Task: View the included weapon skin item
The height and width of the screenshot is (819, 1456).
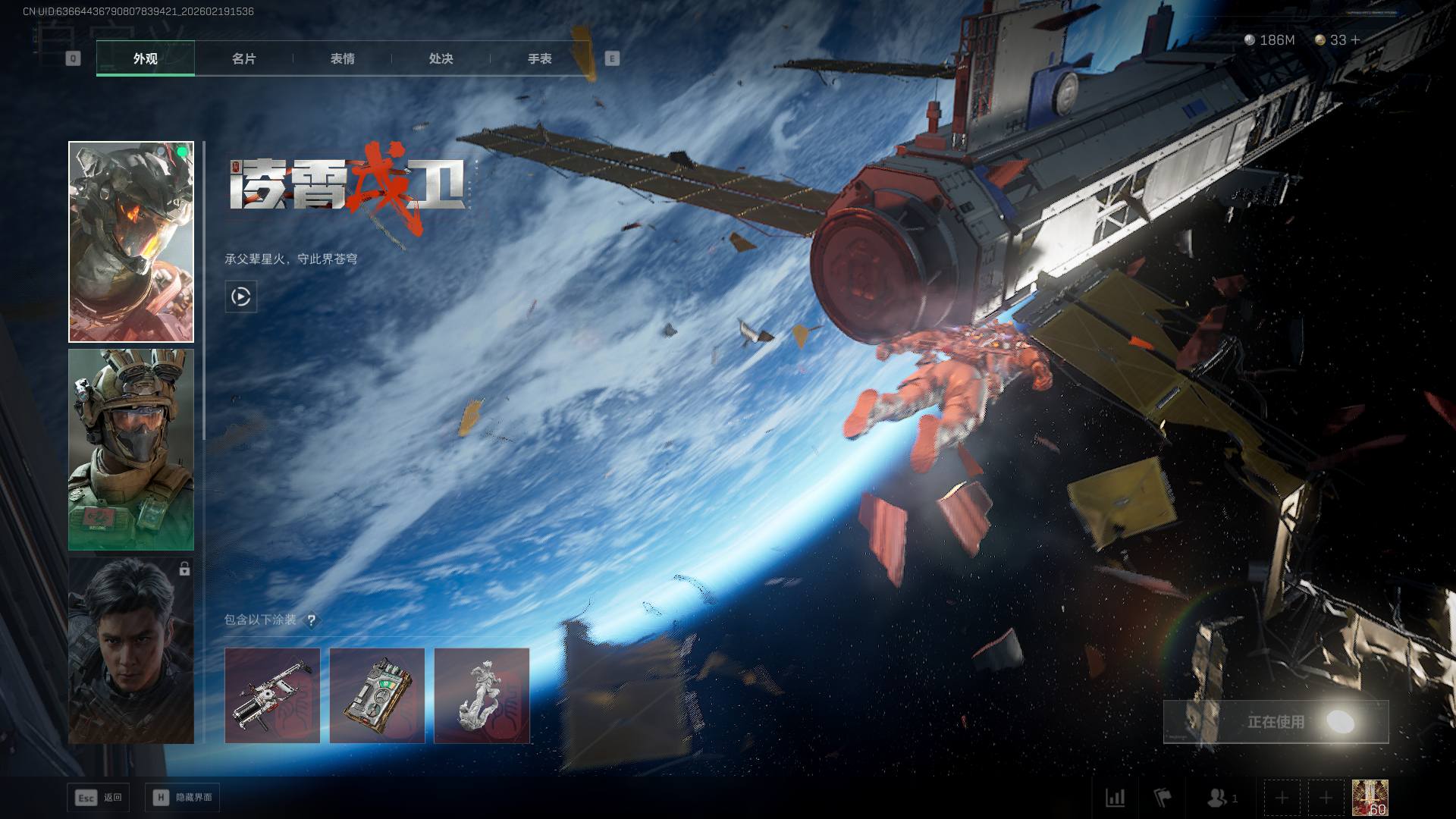Action: (x=272, y=695)
